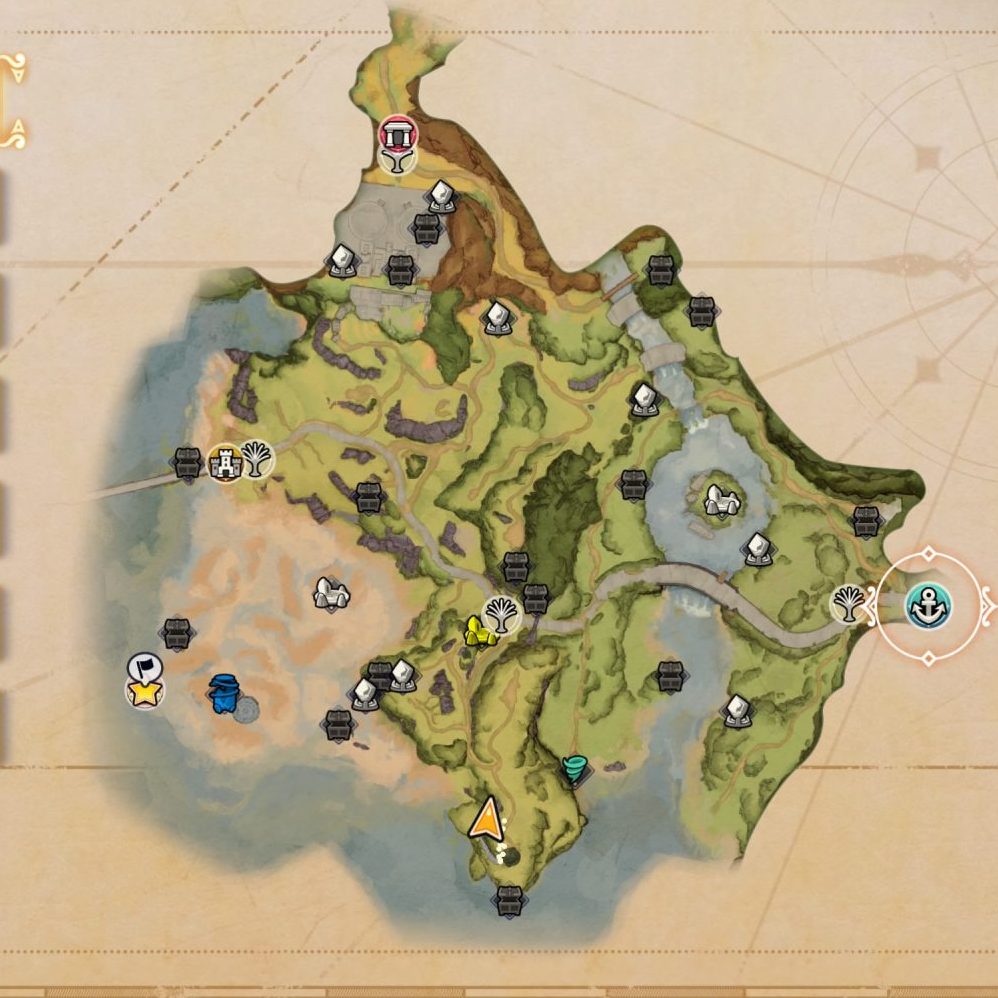Select the white flag speech bubble marker

(142, 666)
